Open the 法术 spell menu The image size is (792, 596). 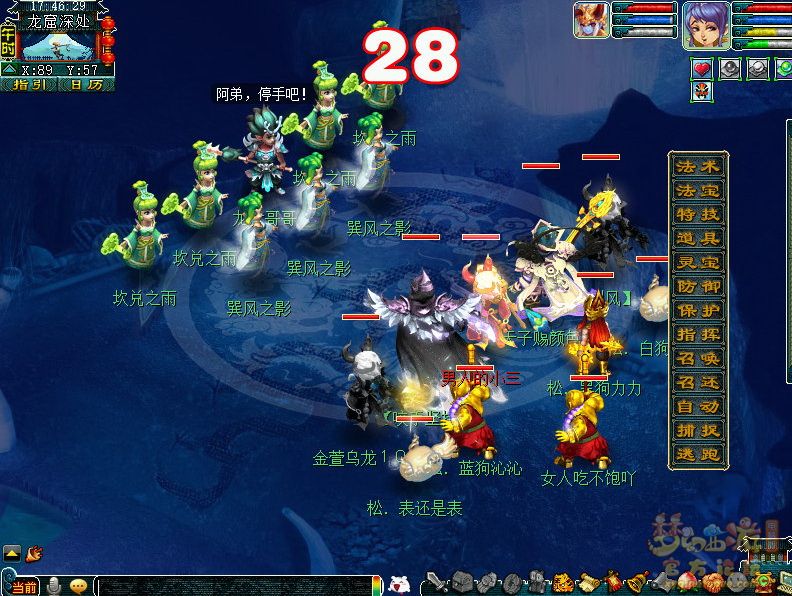pos(698,167)
